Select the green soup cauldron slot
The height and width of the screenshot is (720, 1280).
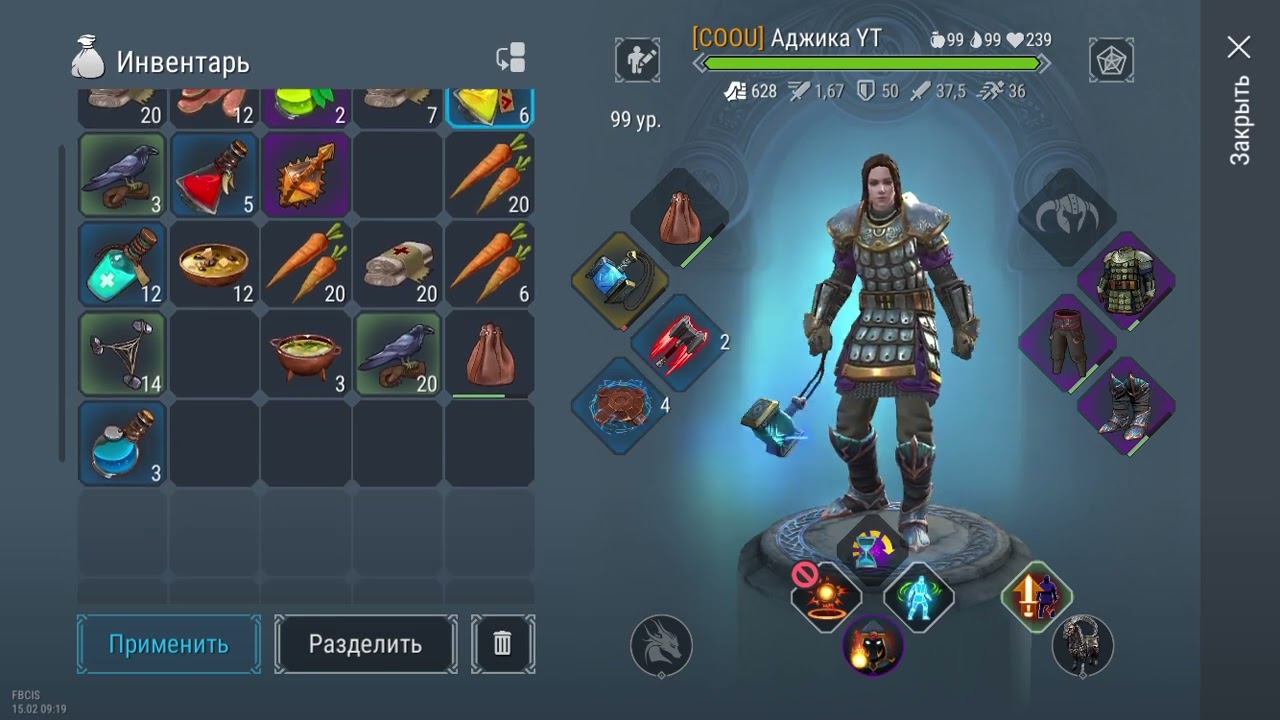tap(305, 354)
